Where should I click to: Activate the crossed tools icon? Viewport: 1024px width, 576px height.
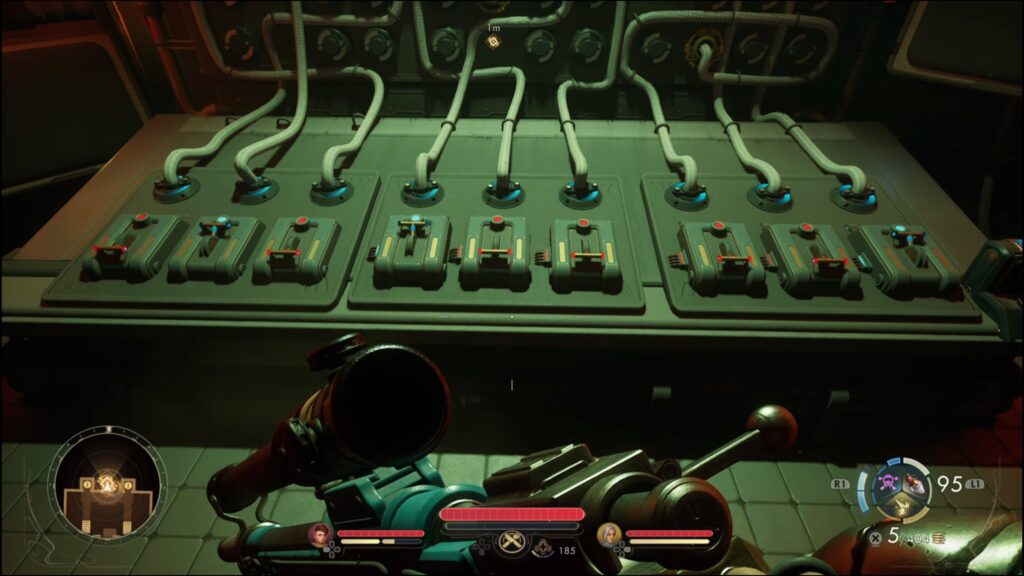[511, 540]
